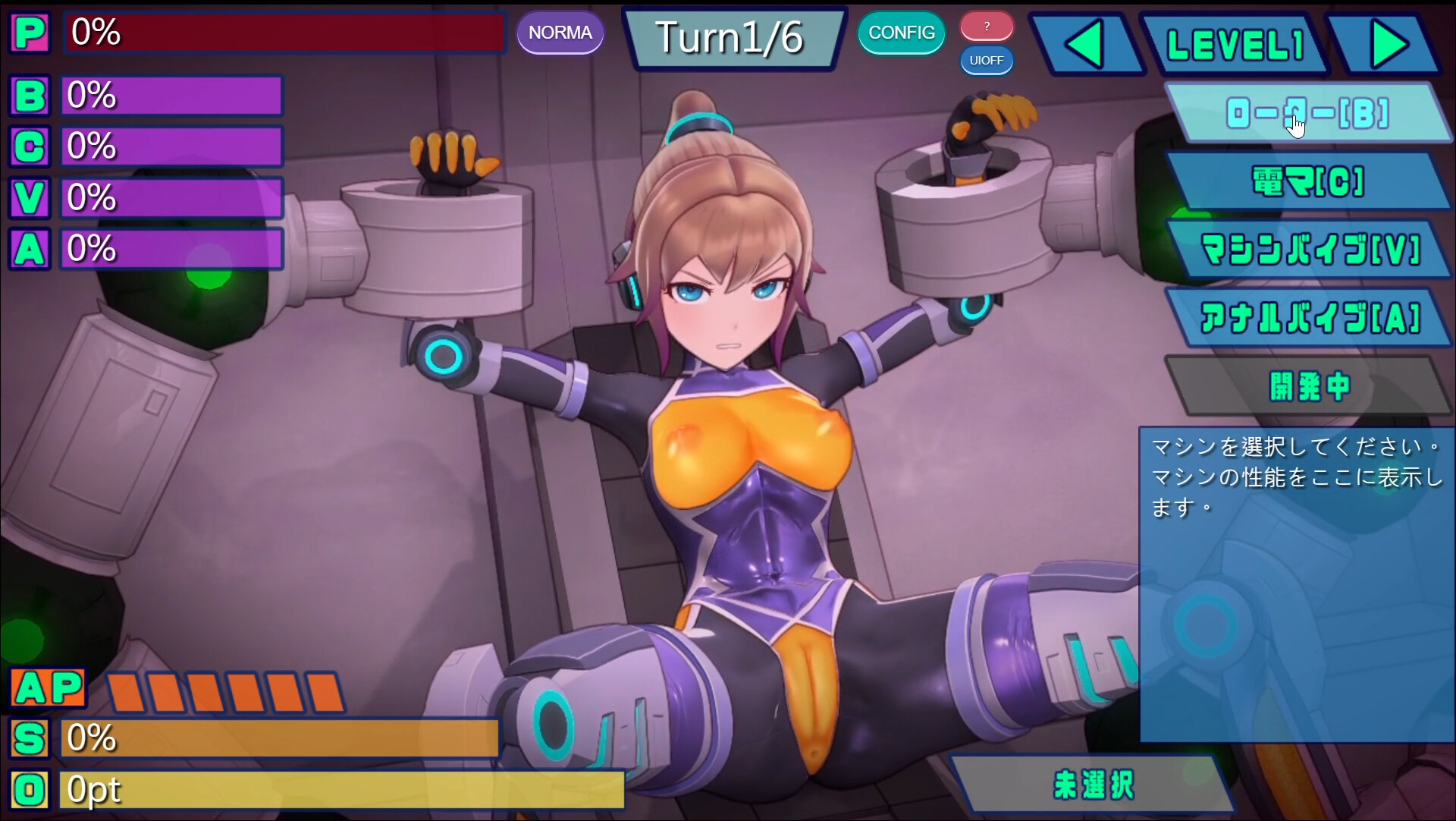This screenshot has height=821, width=1456.
Task: Click the NORMA mode badge
Action: (560, 33)
